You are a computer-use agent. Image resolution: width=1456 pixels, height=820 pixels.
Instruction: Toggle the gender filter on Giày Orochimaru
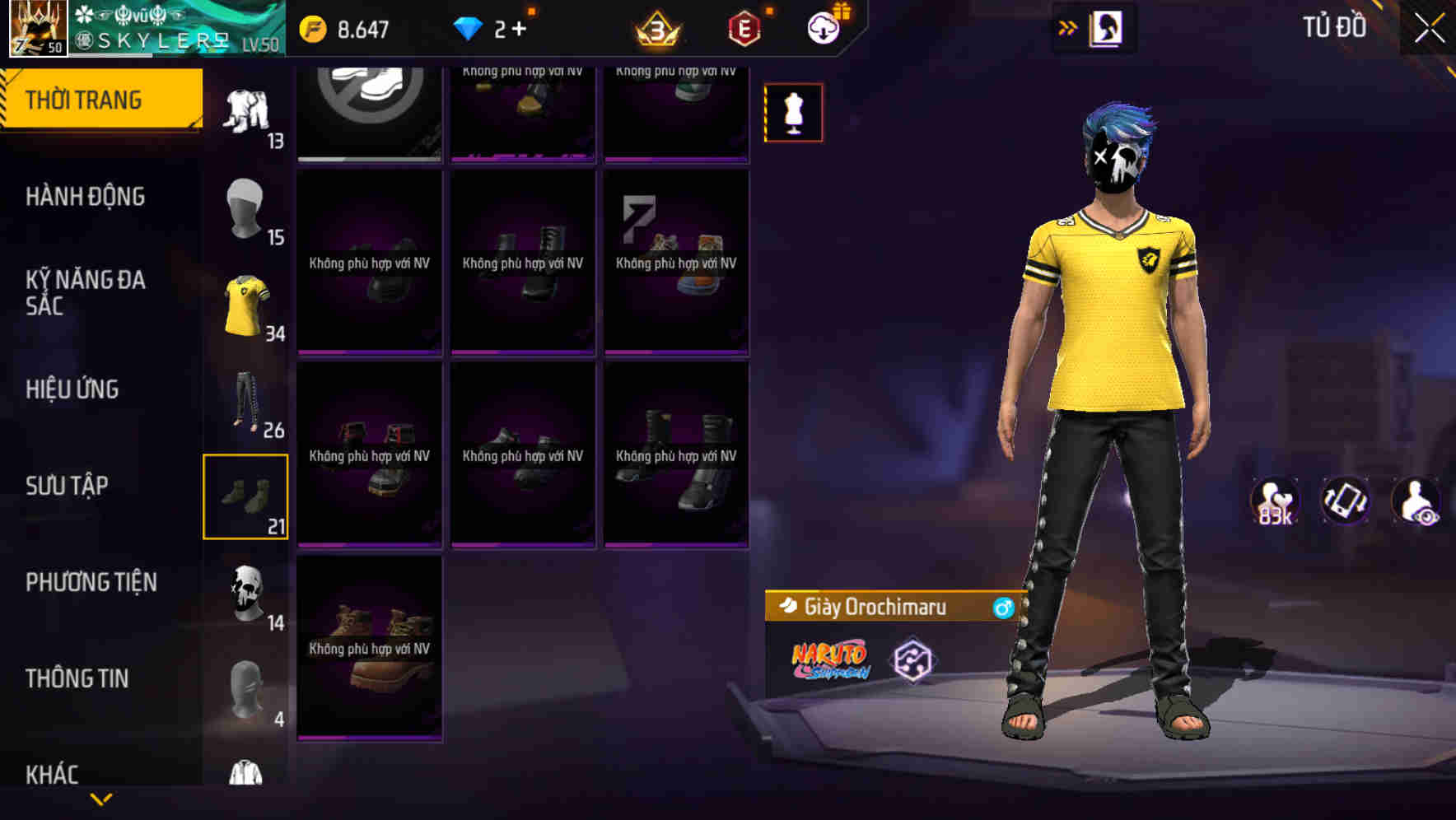pyautogui.click(x=1004, y=608)
